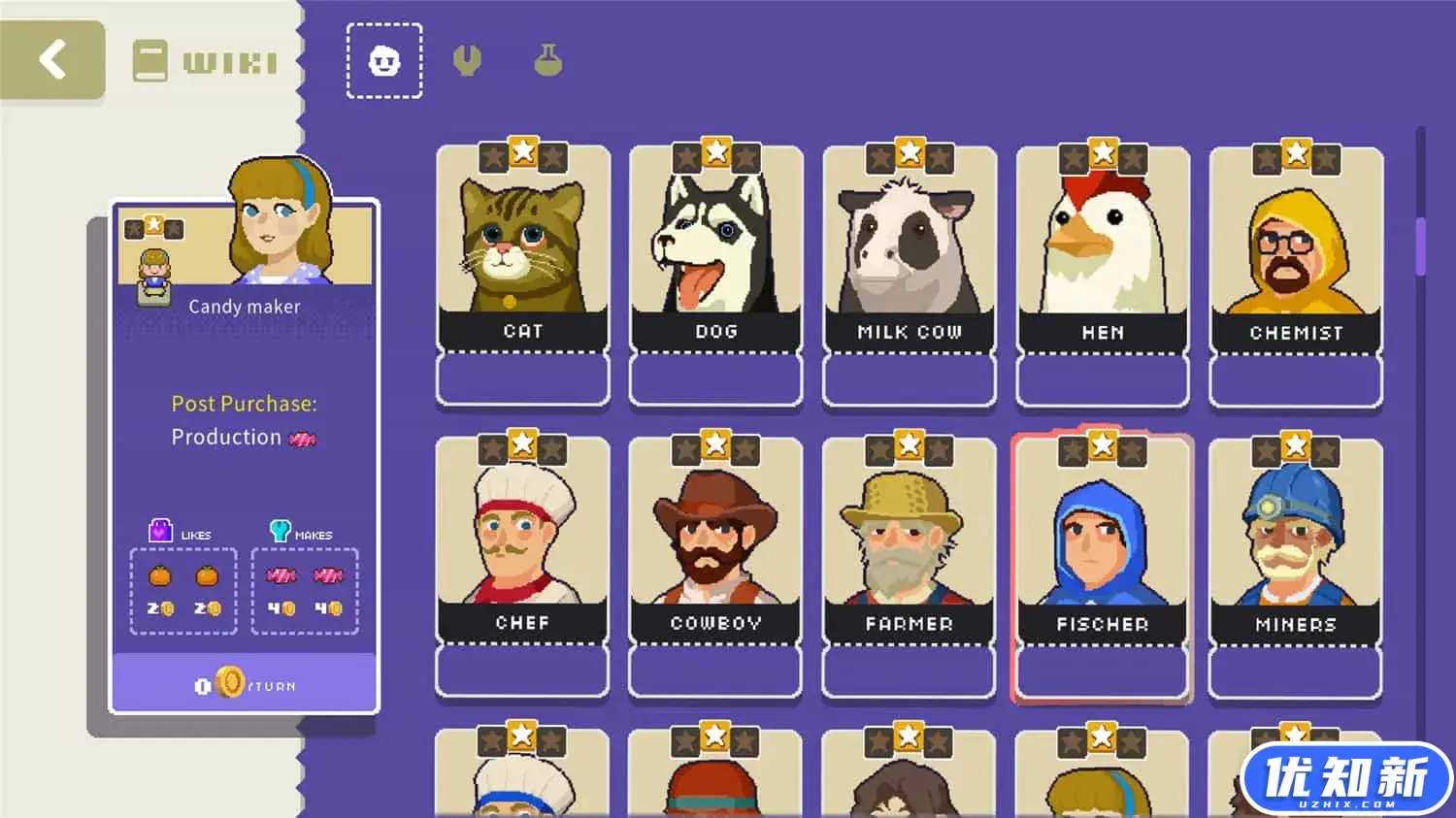
Task: Click the card list scrollbar
Action: [1421, 246]
